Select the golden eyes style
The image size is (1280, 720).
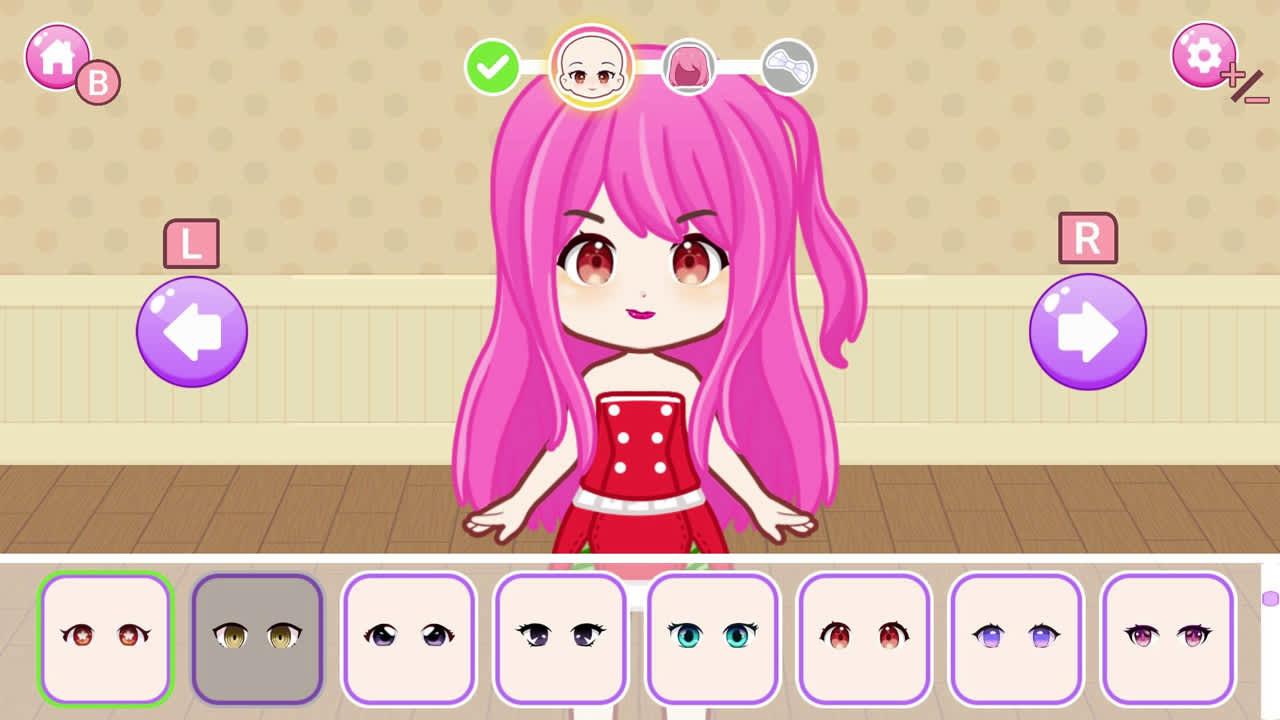(x=257, y=637)
